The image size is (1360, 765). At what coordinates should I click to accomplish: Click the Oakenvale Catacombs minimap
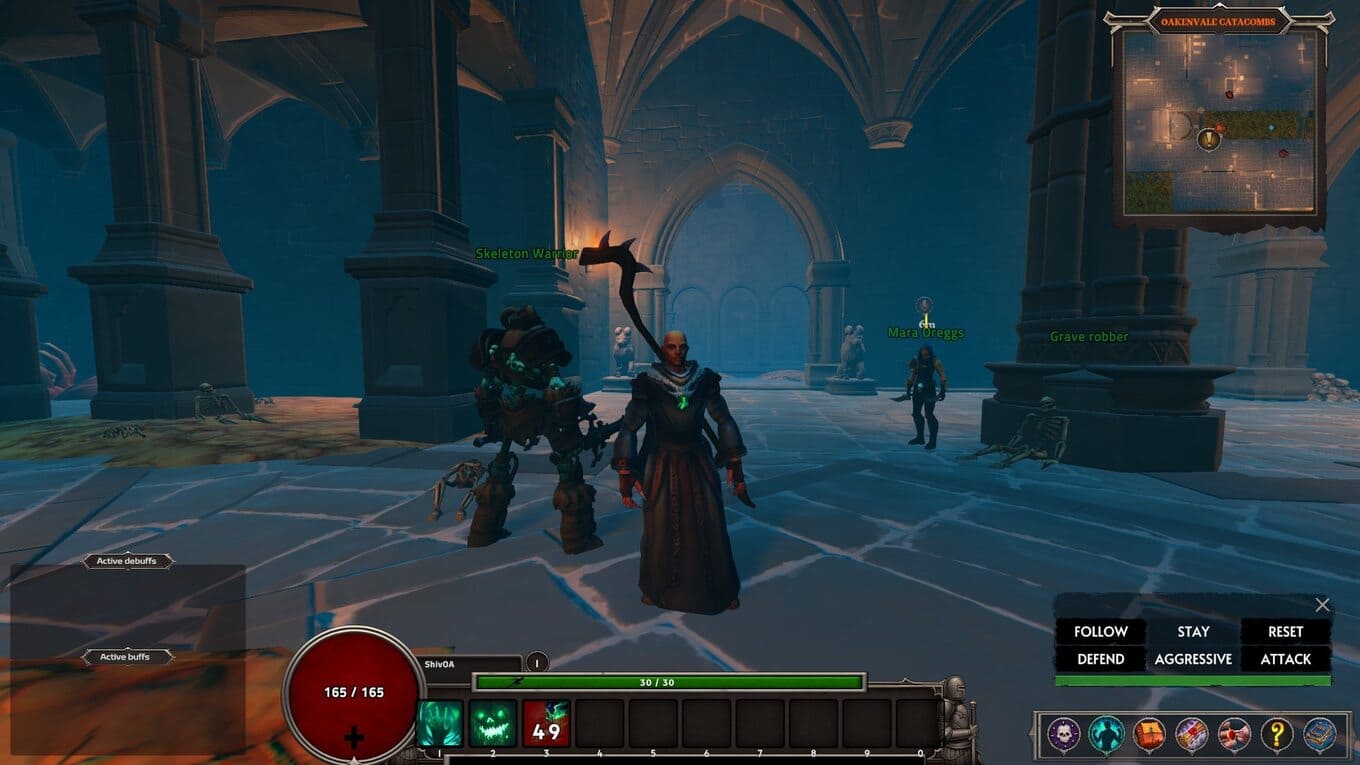coord(1218,123)
